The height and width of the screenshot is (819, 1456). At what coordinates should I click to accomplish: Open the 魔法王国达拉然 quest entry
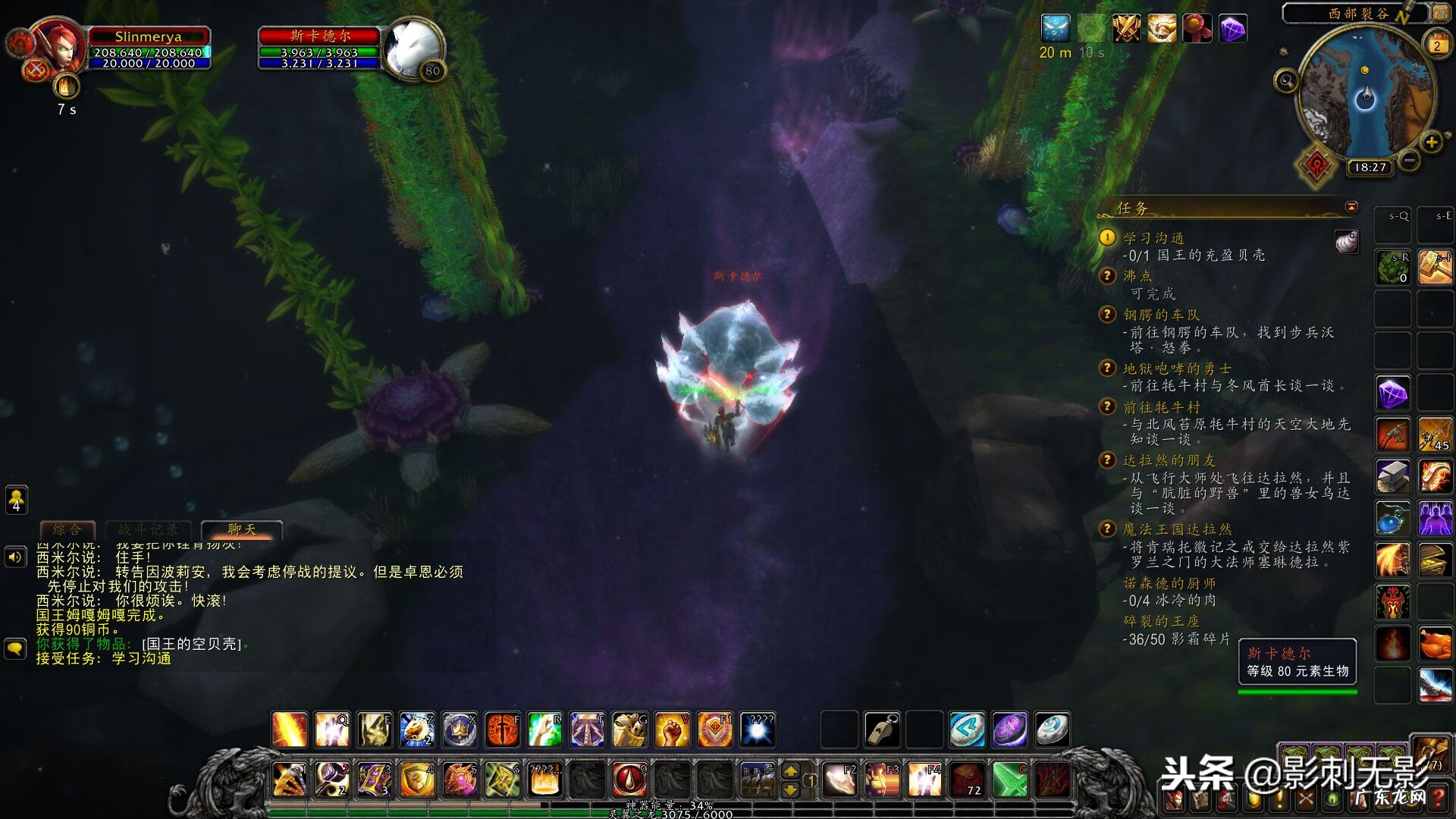click(x=1177, y=529)
